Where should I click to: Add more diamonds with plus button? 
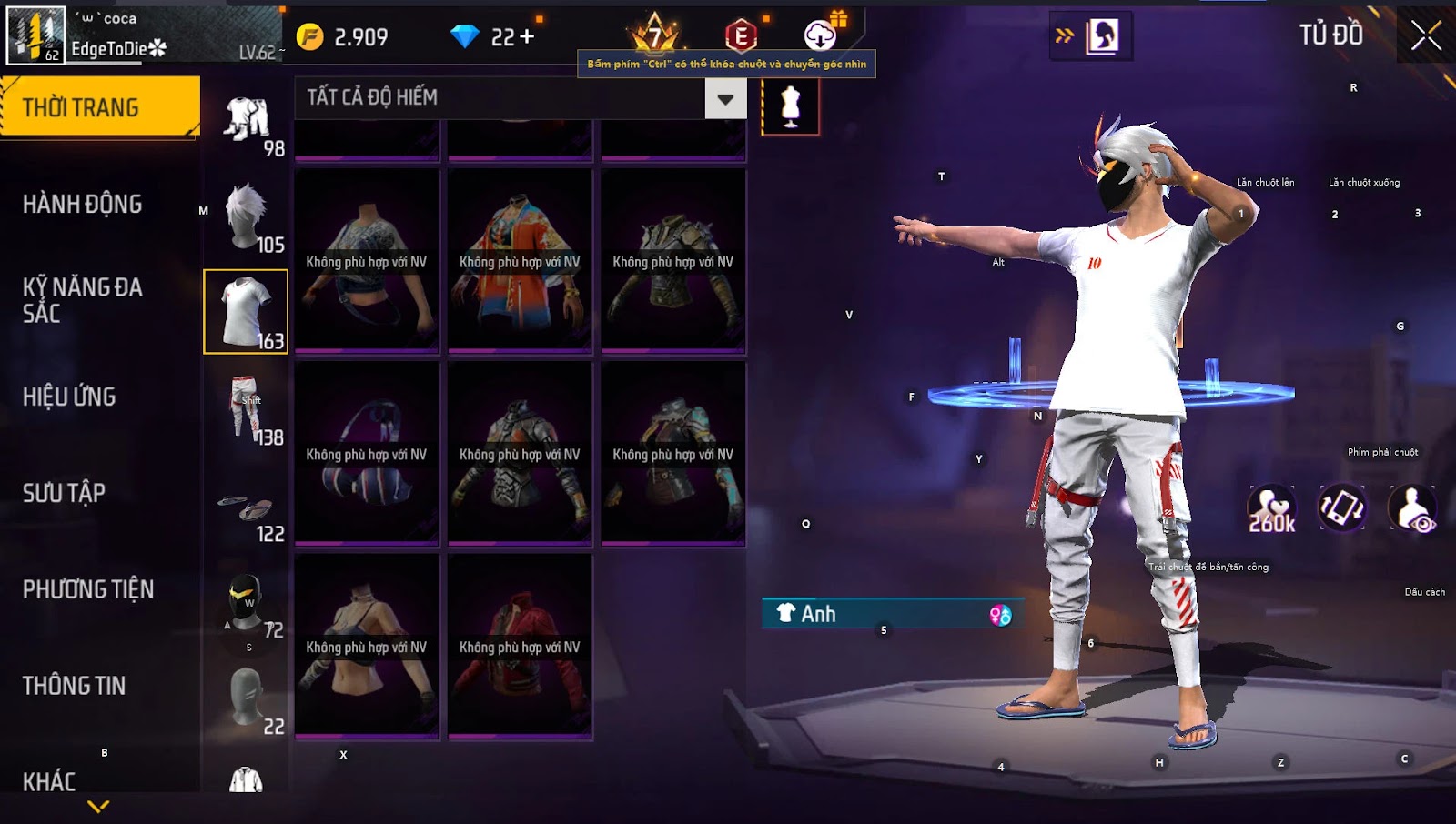point(527,36)
